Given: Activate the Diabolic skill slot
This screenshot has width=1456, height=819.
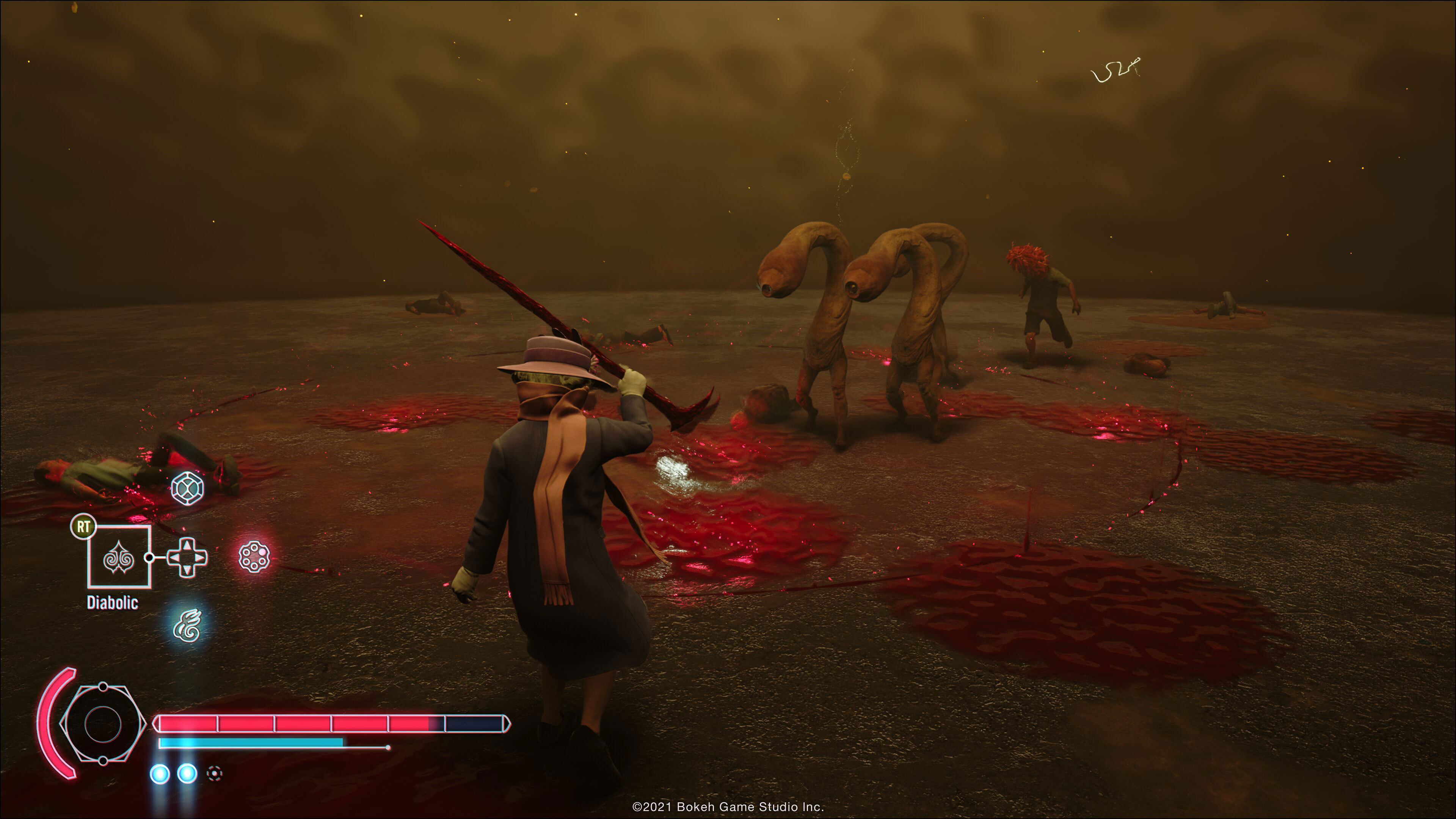Looking at the screenshot, I should click(x=119, y=557).
